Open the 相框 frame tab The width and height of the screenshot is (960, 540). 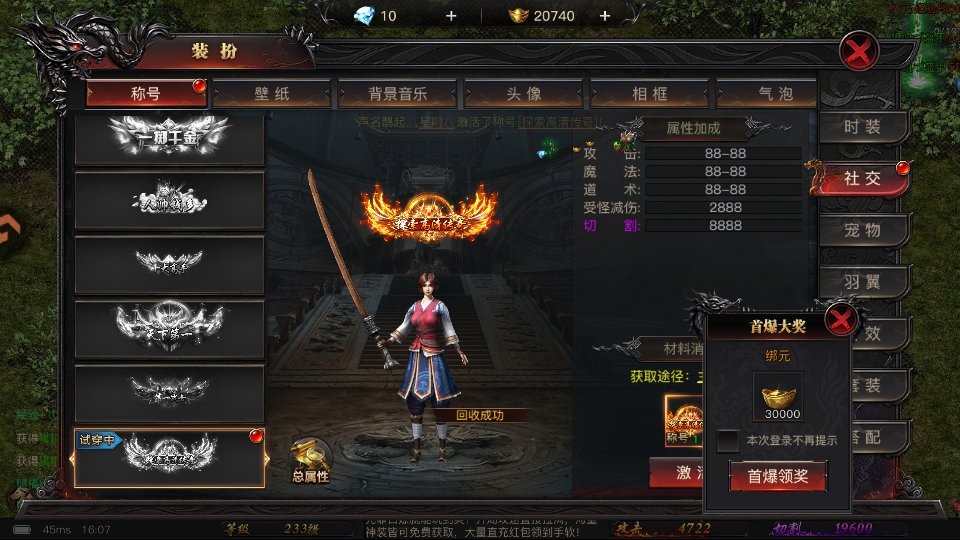click(x=649, y=94)
